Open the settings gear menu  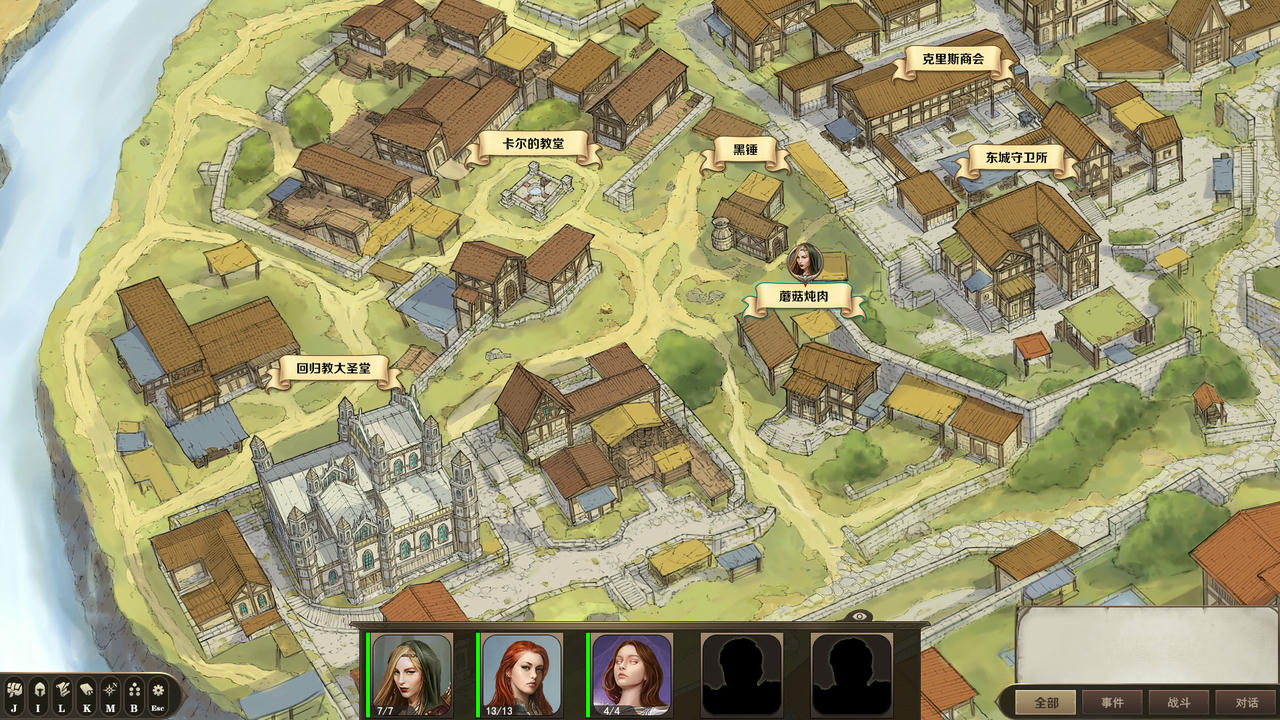tap(158, 689)
